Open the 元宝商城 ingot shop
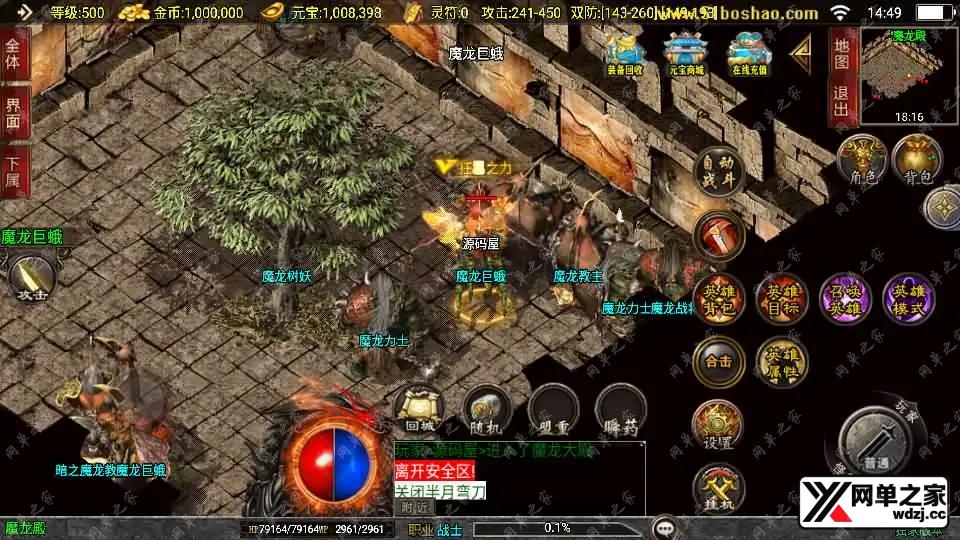The width and height of the screenshot is (960, 540). coord(685,52)
